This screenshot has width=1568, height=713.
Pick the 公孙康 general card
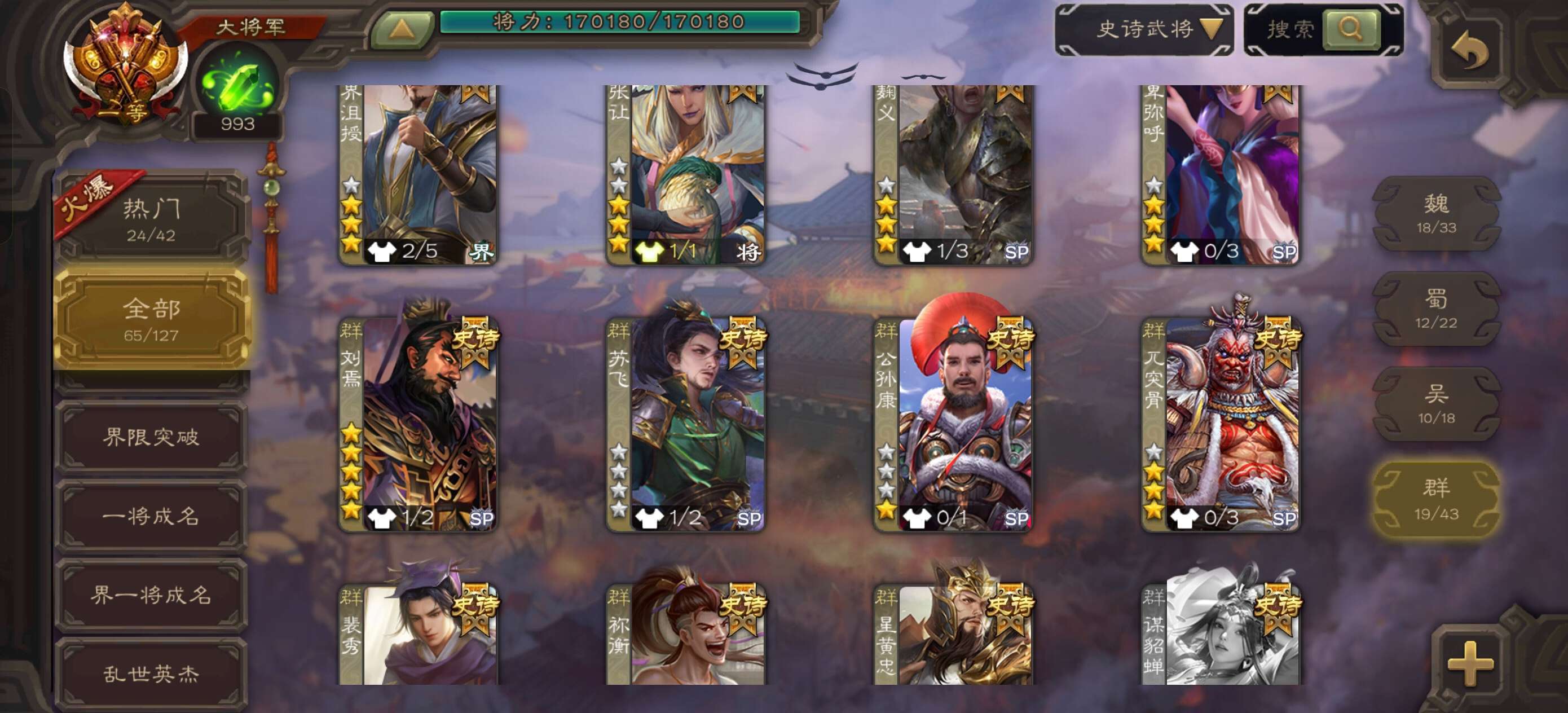(x=954, y=424)
